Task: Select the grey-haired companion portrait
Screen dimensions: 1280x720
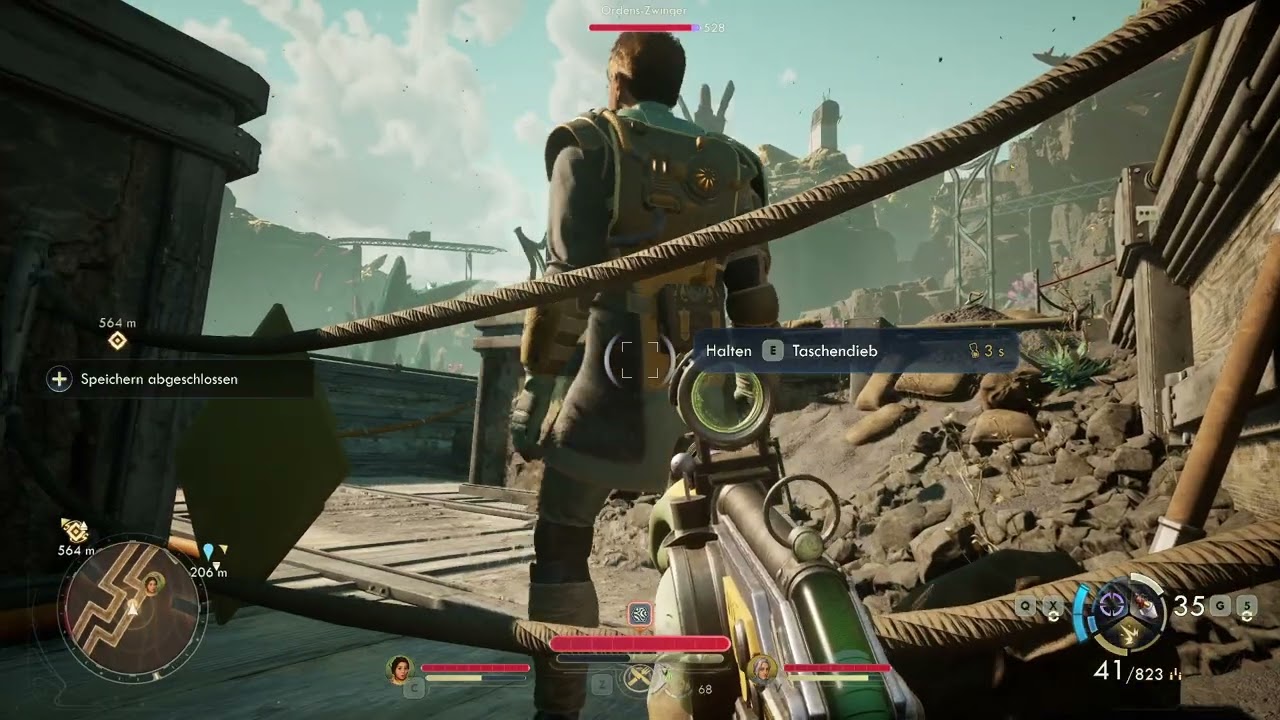Action: pos(762,668)
